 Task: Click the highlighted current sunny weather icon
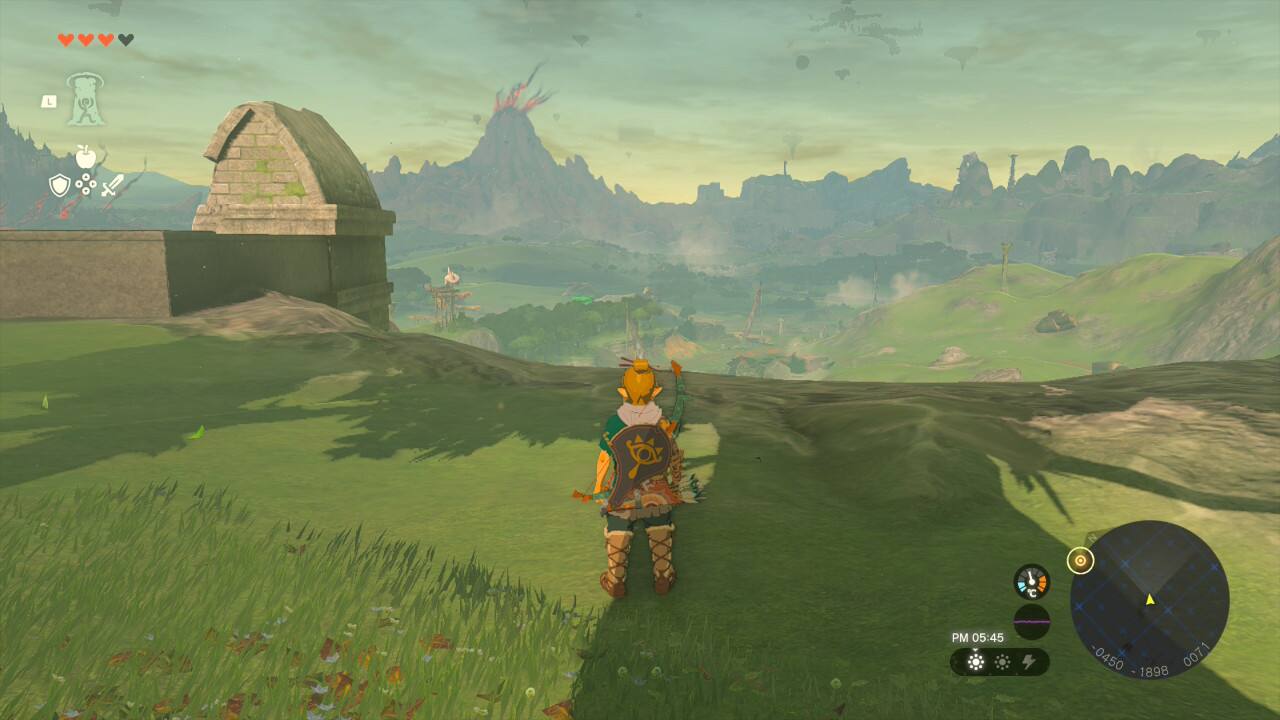point(975,662)
